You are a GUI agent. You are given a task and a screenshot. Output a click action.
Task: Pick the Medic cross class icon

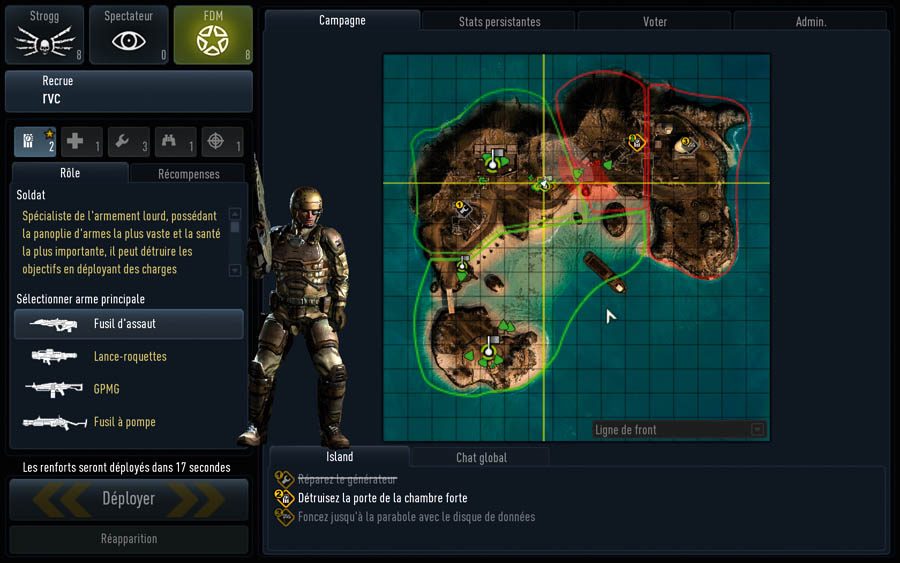click(82, 142)
